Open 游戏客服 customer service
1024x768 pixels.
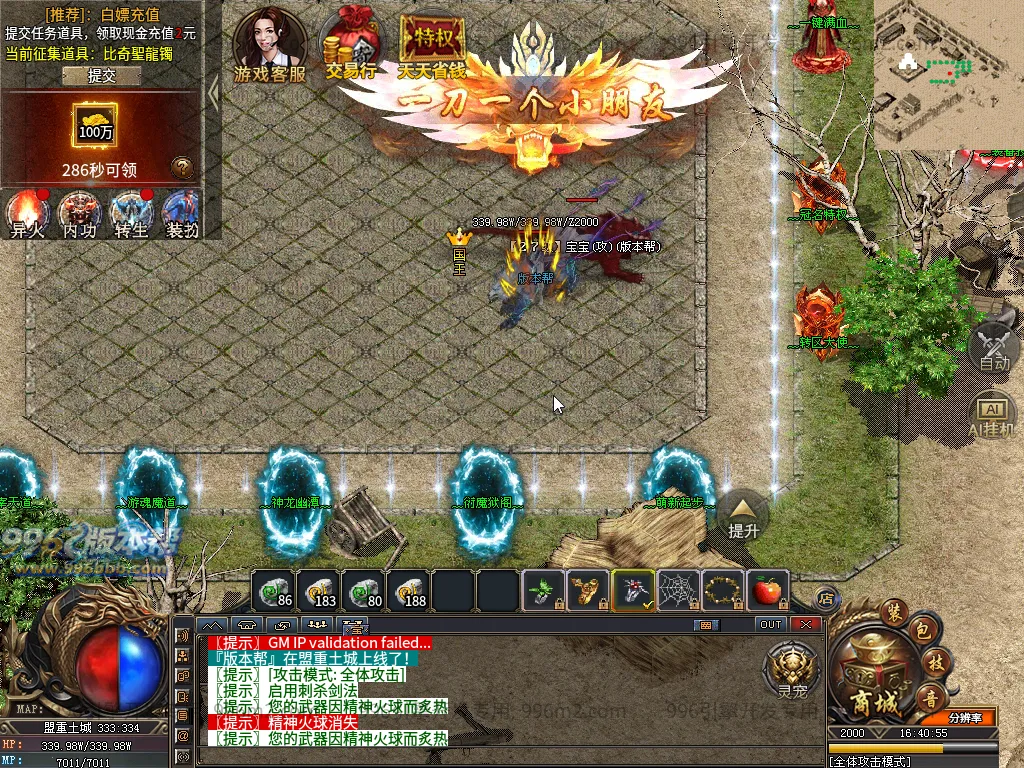point(269,45)
